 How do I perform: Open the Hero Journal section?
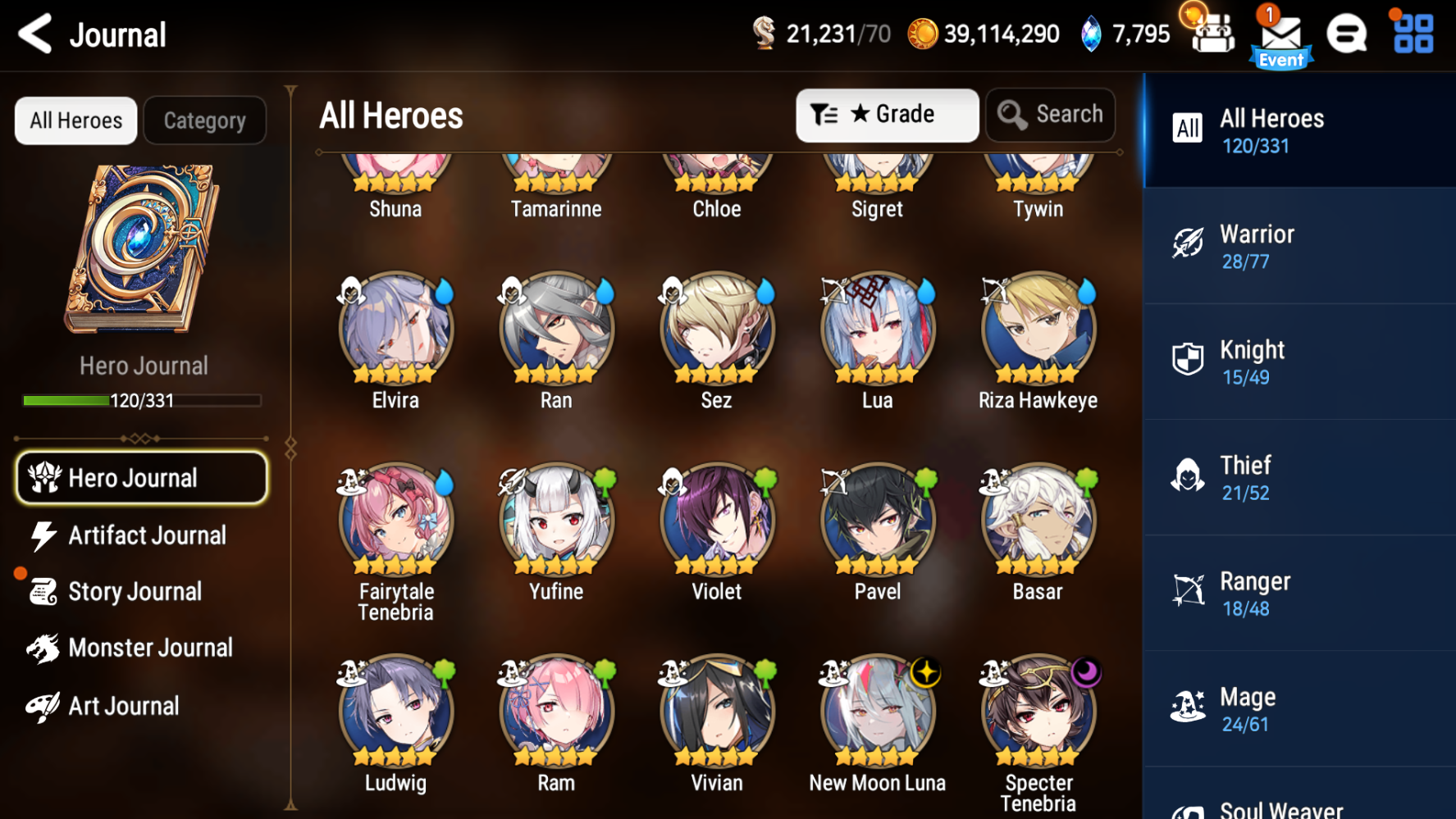click(x=141, y=478)
